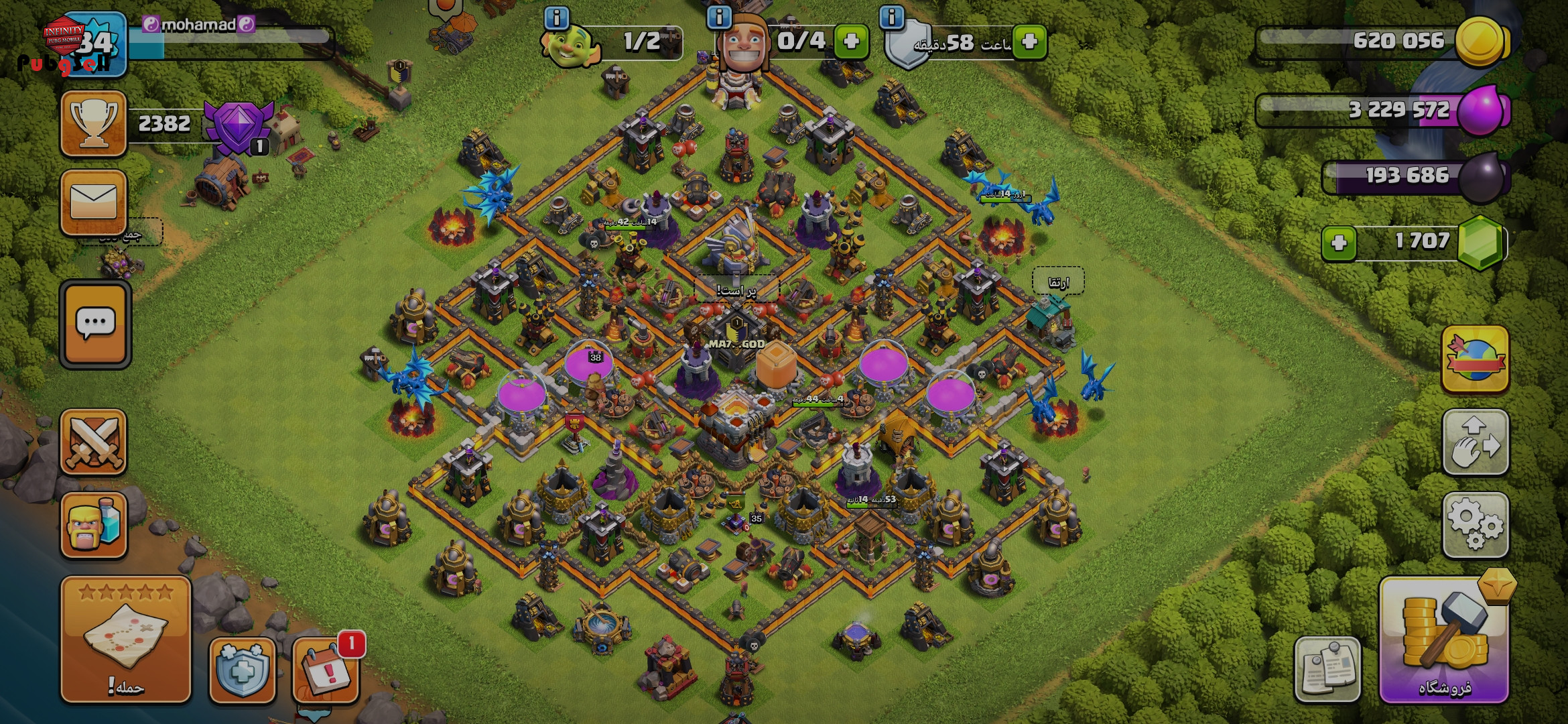
Task: Show shield timer info
Action: point(892,18)
